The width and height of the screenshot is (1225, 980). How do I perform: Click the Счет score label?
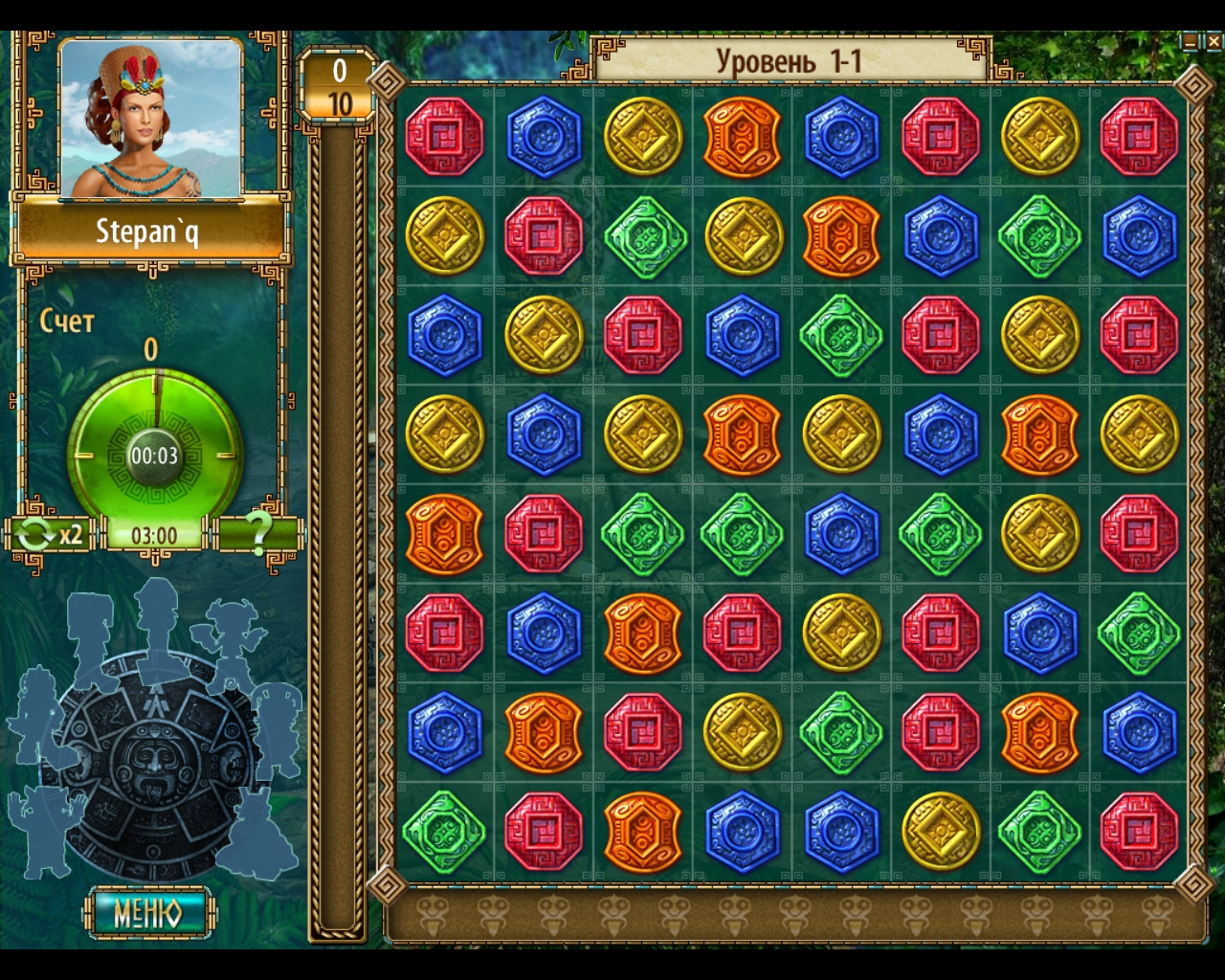(x=63, y=323)
